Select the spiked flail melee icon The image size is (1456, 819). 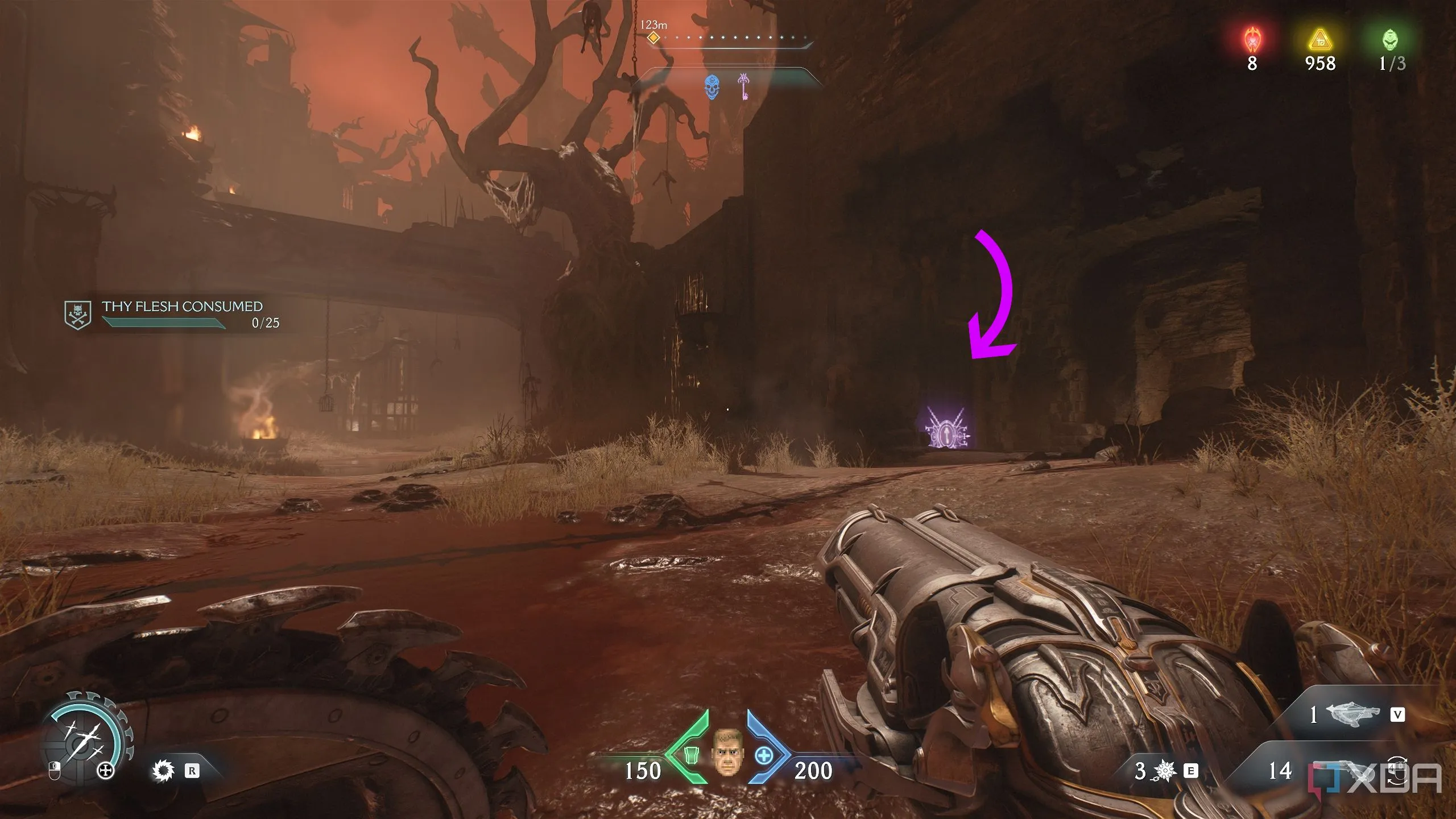pos(1165,771)
